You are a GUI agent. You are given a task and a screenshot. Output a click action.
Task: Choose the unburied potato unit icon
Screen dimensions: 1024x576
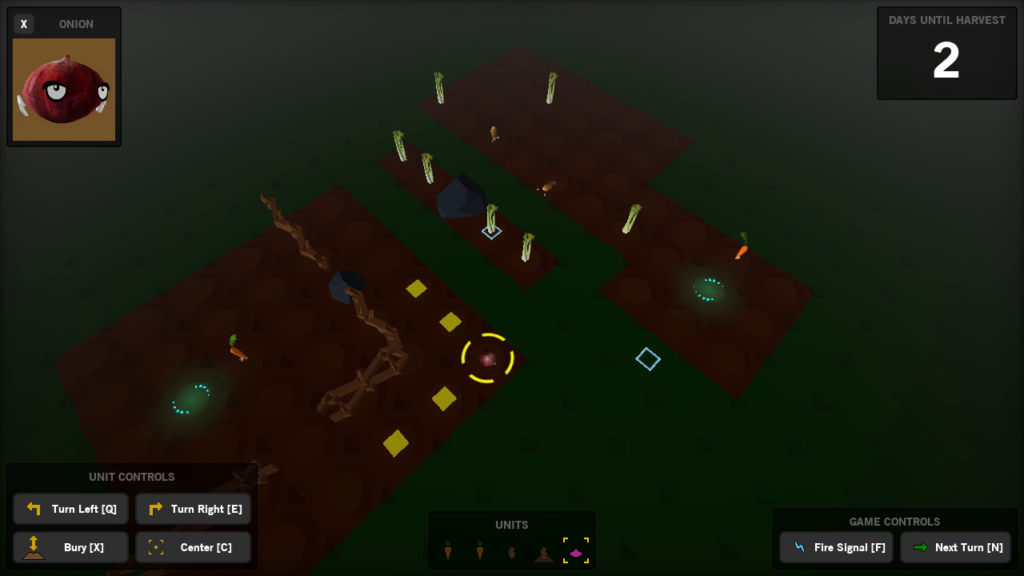512,552
